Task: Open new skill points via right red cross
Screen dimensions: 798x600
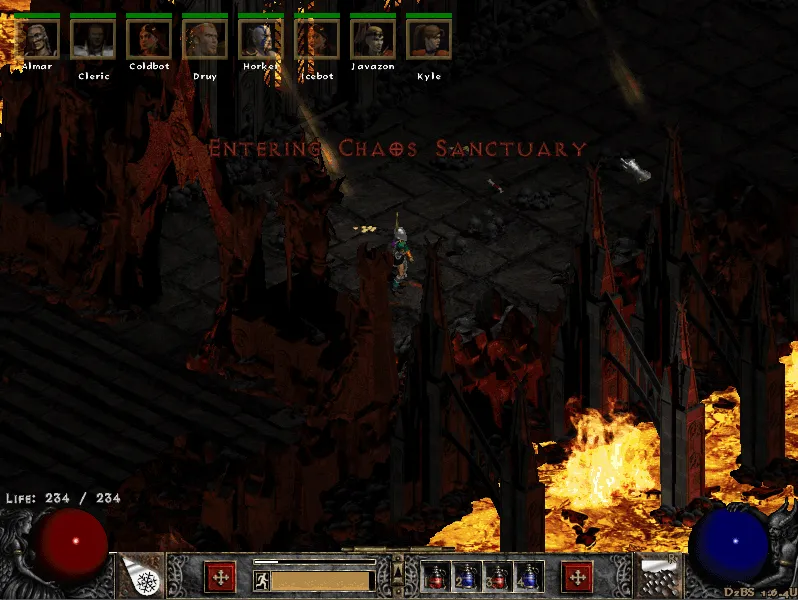Action: tap(577, 577)
